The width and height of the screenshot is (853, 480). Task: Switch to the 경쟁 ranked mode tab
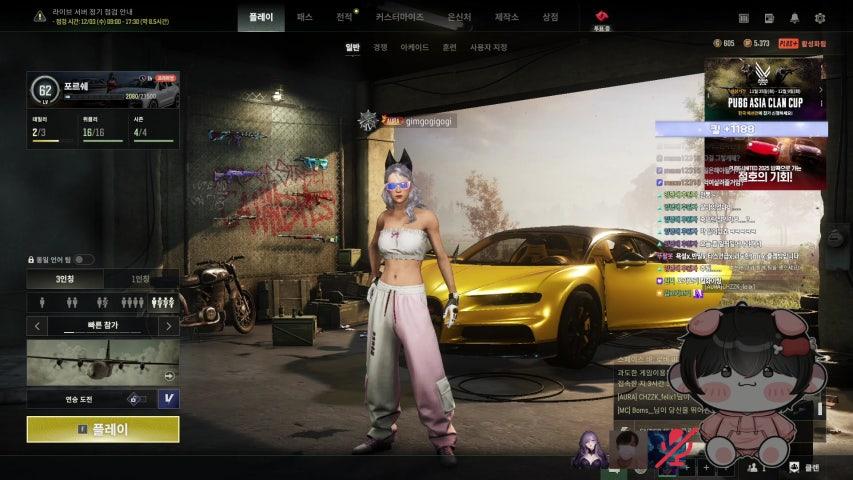[381, 47]
